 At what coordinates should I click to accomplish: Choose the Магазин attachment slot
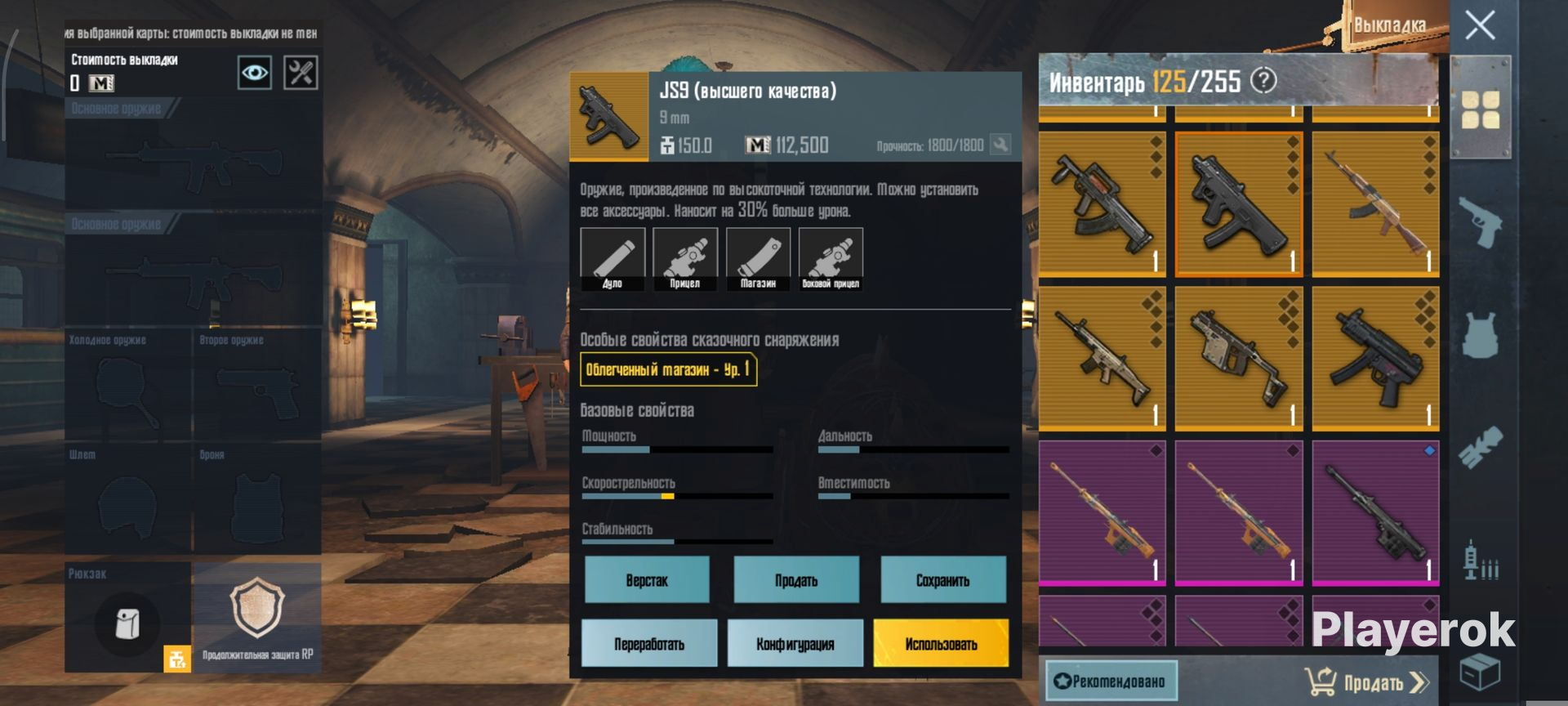(758, 259)
